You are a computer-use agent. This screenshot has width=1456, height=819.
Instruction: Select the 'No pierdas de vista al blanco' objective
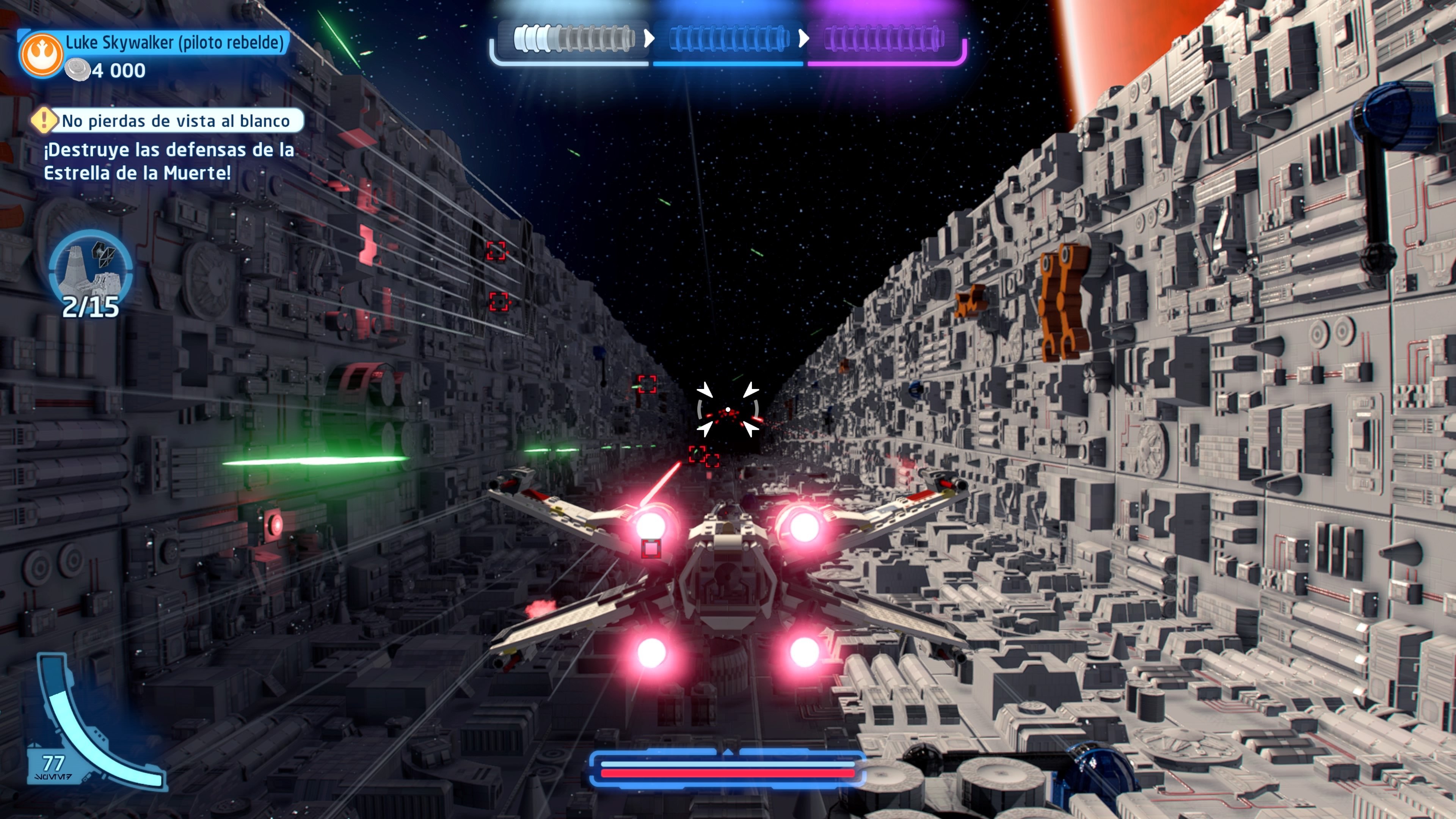175,121
